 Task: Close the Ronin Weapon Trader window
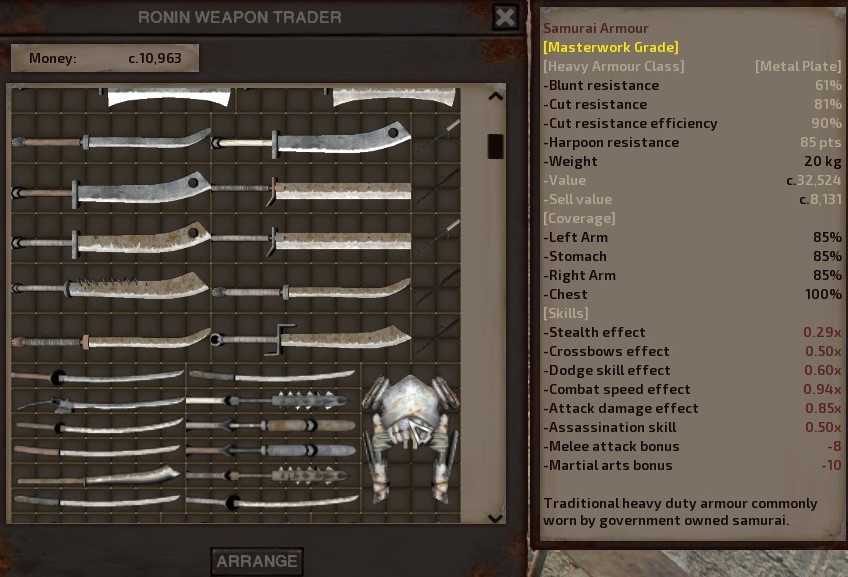tap(505, 17)
